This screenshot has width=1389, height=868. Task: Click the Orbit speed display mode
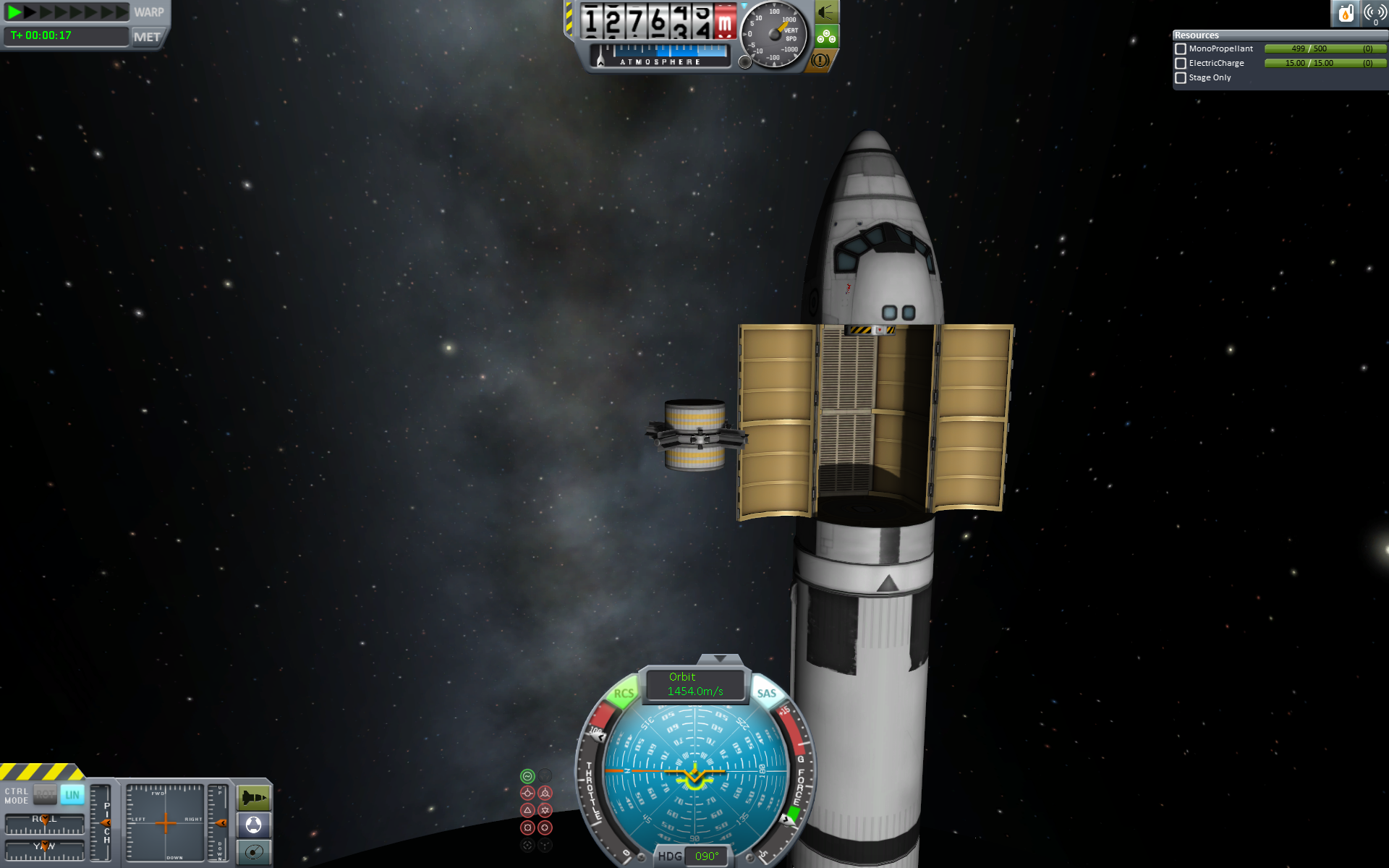coord(694,684)
